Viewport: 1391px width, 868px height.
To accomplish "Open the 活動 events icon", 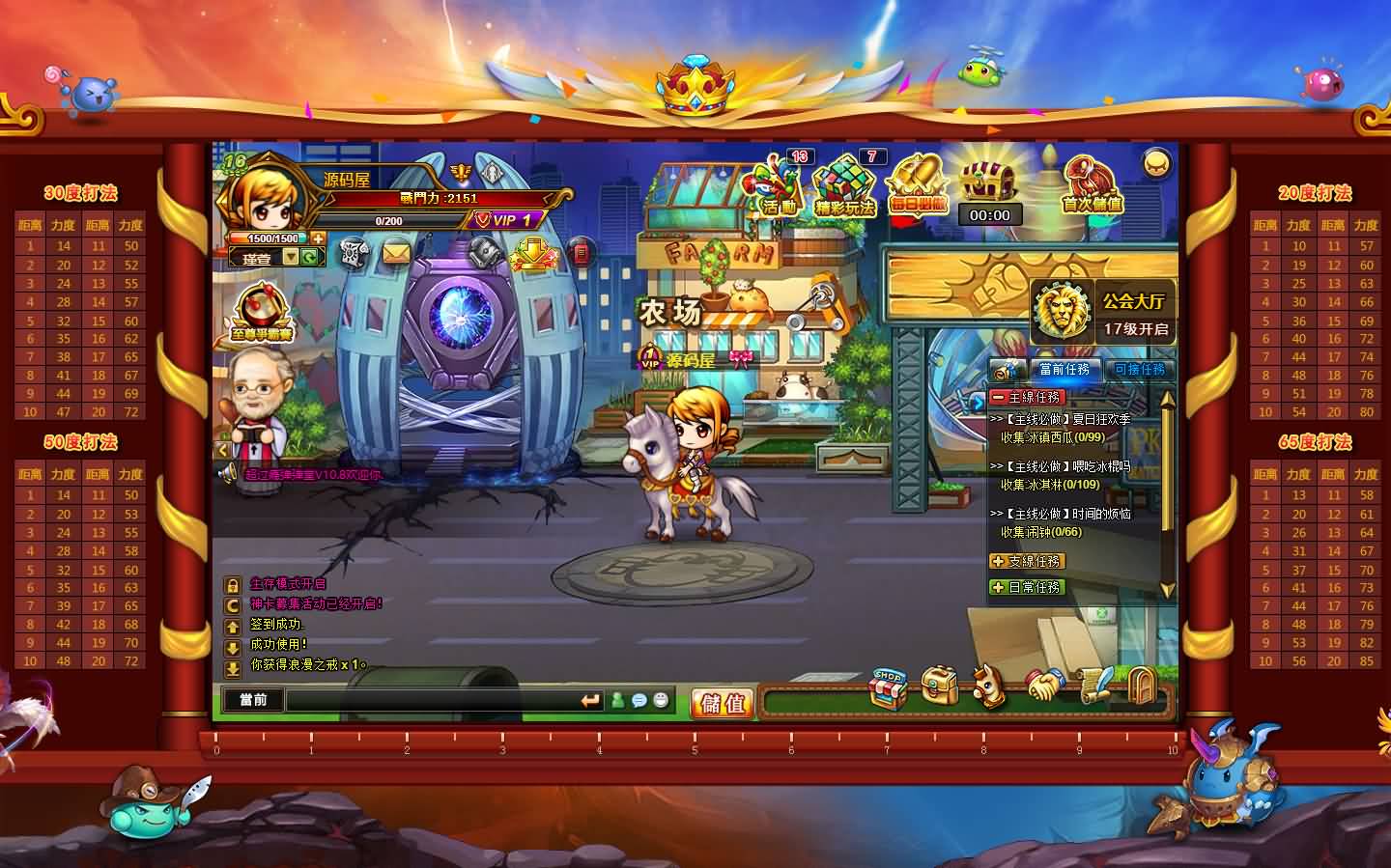I will click(779, 186).
